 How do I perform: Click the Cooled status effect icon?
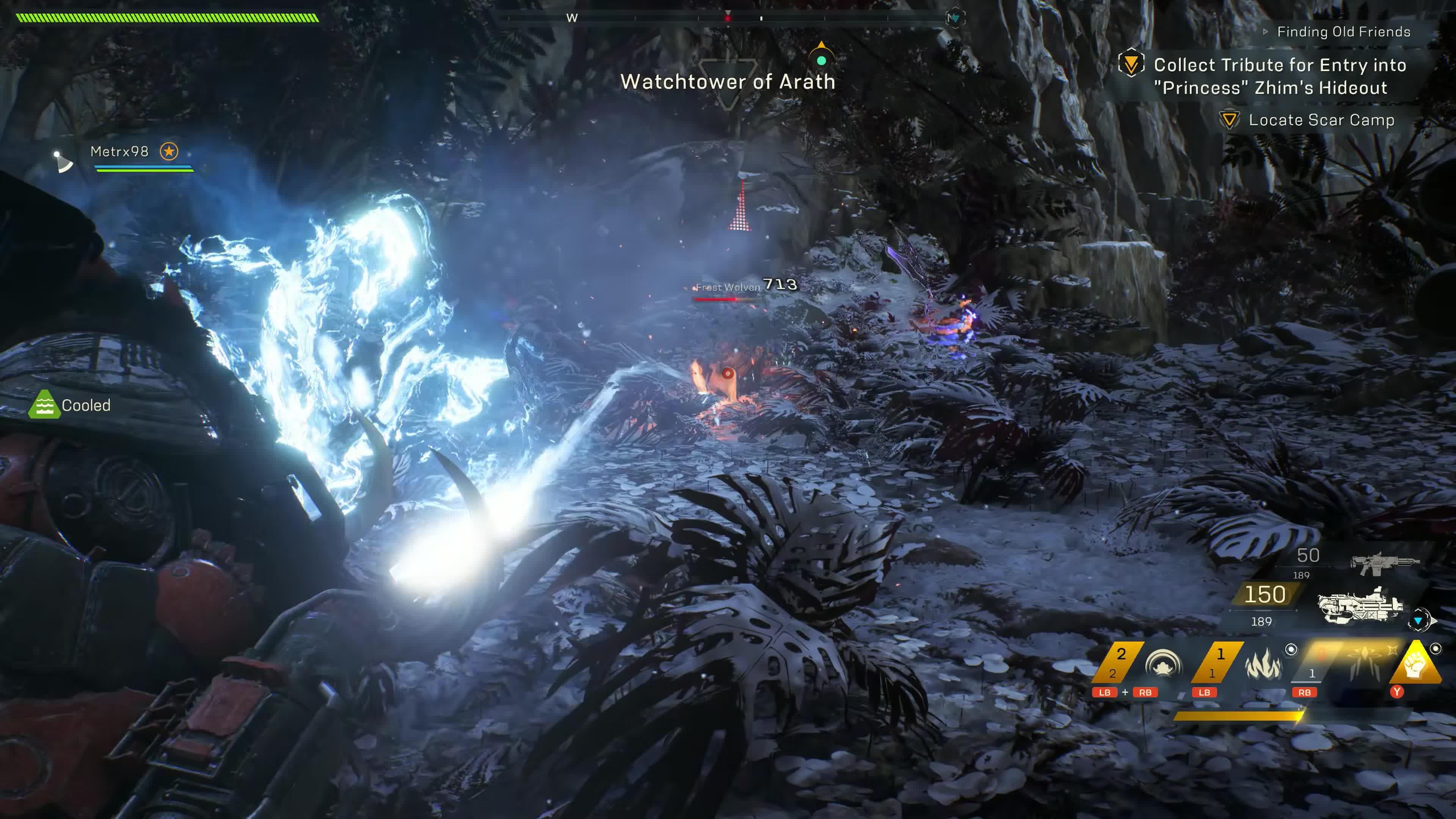pyautogui.click(x=44, y=405)
